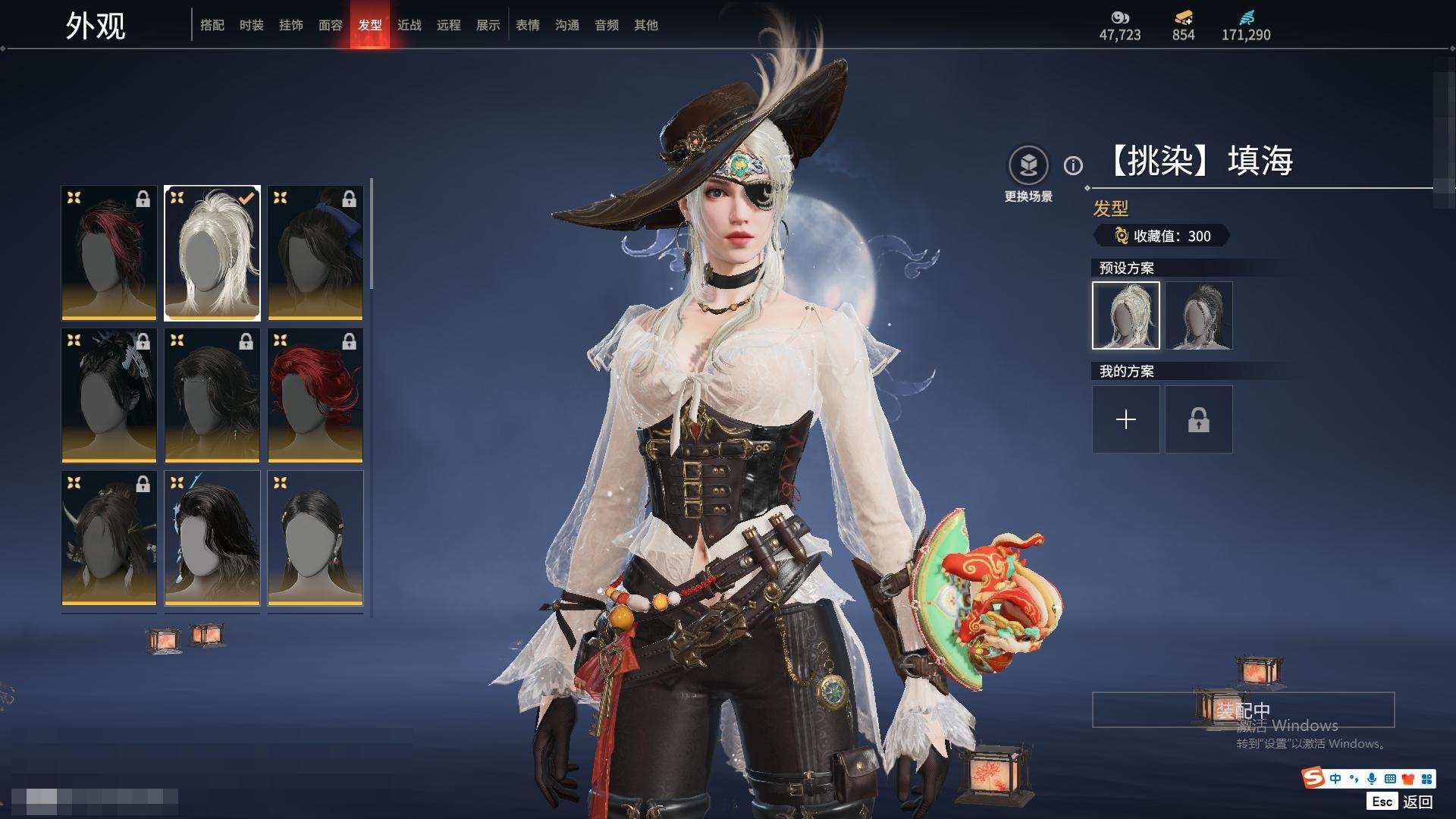Select the white ponytail hairstyle thumbnail
1456x819 pixels.
[x=212, y=253]
